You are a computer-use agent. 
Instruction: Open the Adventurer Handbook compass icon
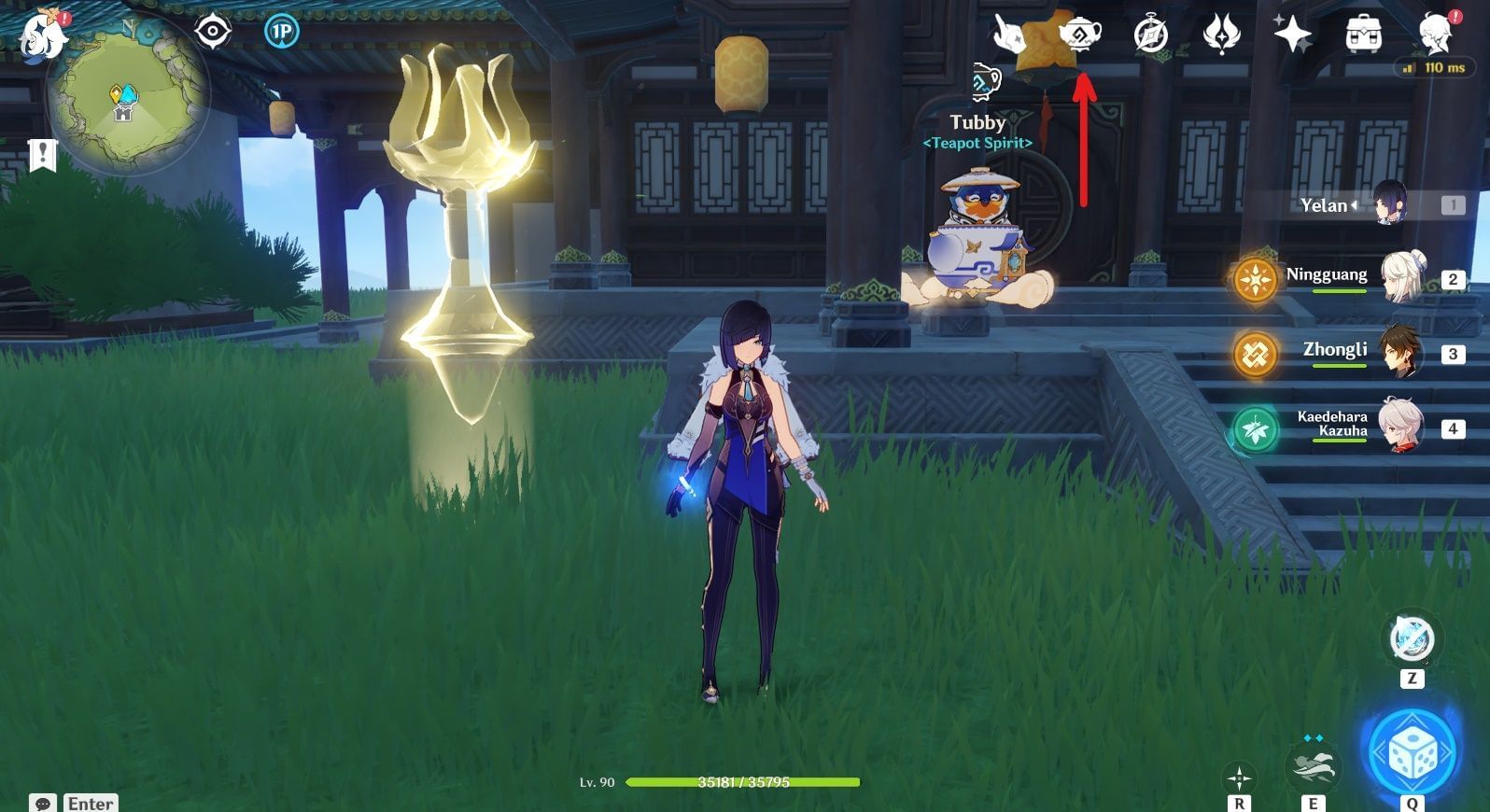coord(1150,35)
